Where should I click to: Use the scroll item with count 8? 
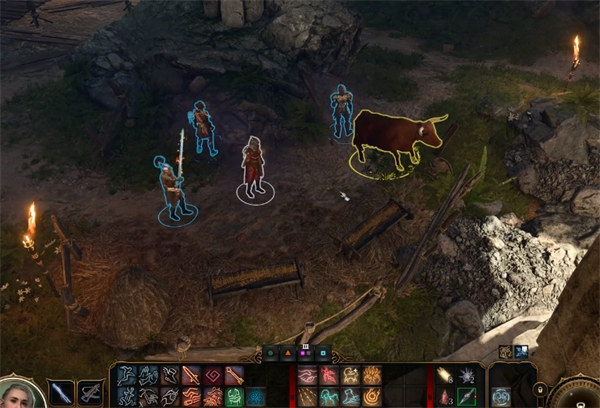[445, 375]
